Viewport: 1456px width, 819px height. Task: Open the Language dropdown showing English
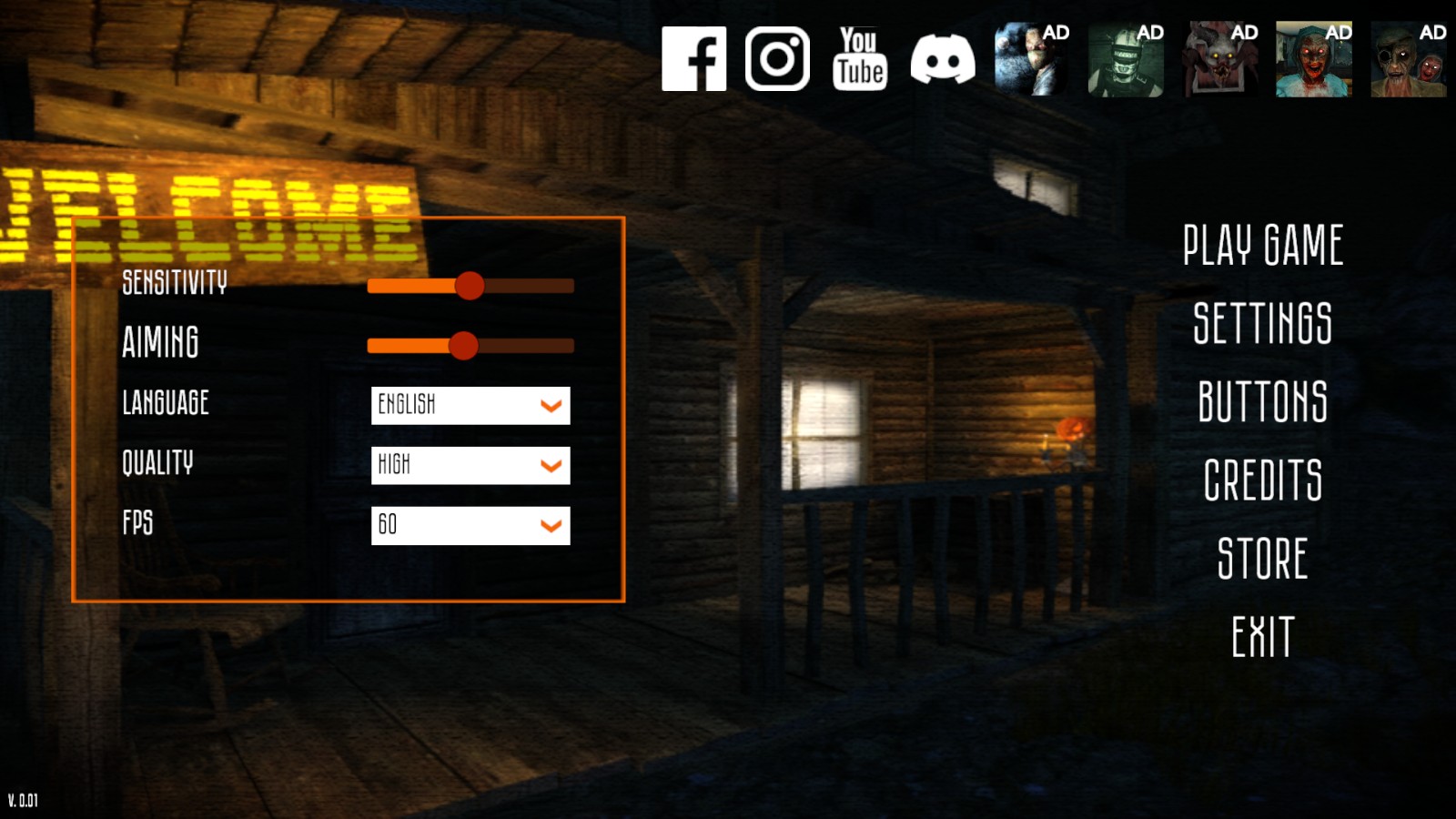pyautogui.click(x=470, y=406)
